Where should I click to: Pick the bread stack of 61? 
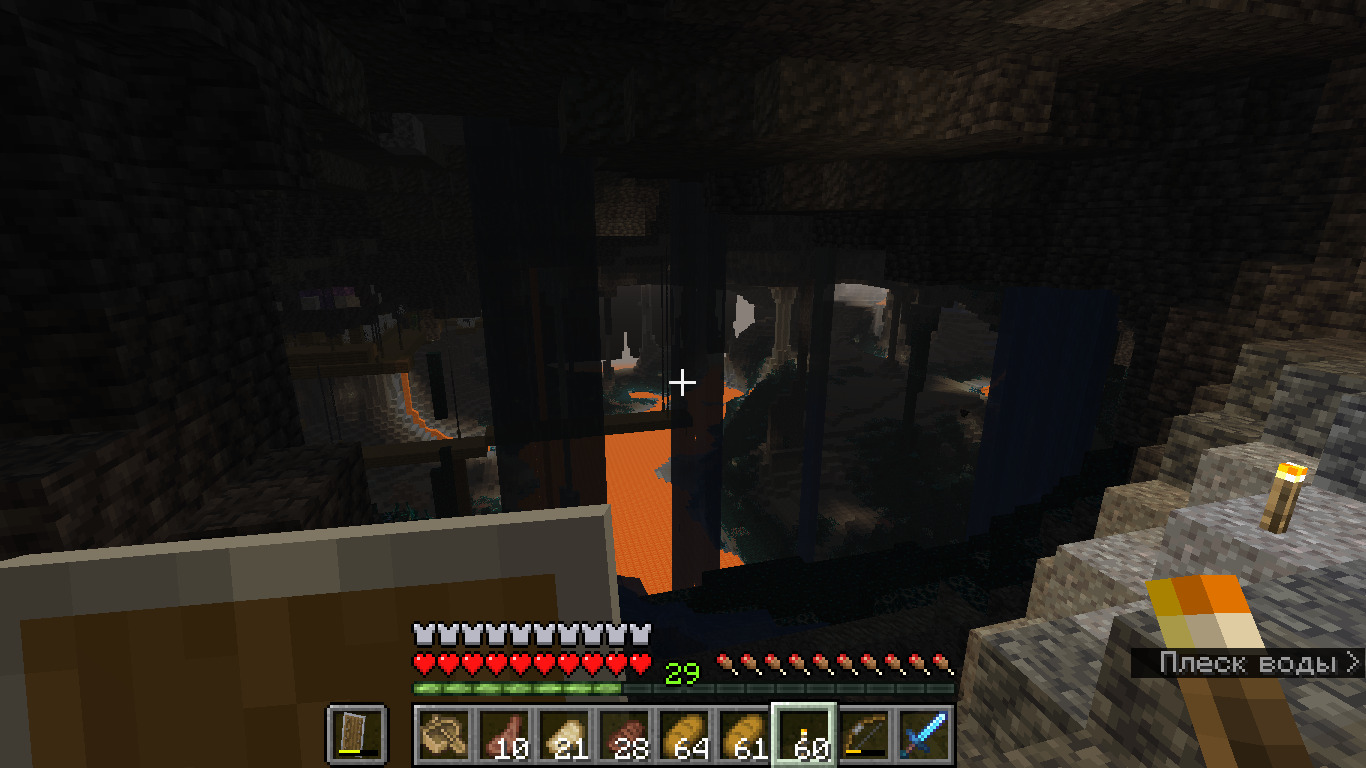pyautogui.click(x=744, y=734)
